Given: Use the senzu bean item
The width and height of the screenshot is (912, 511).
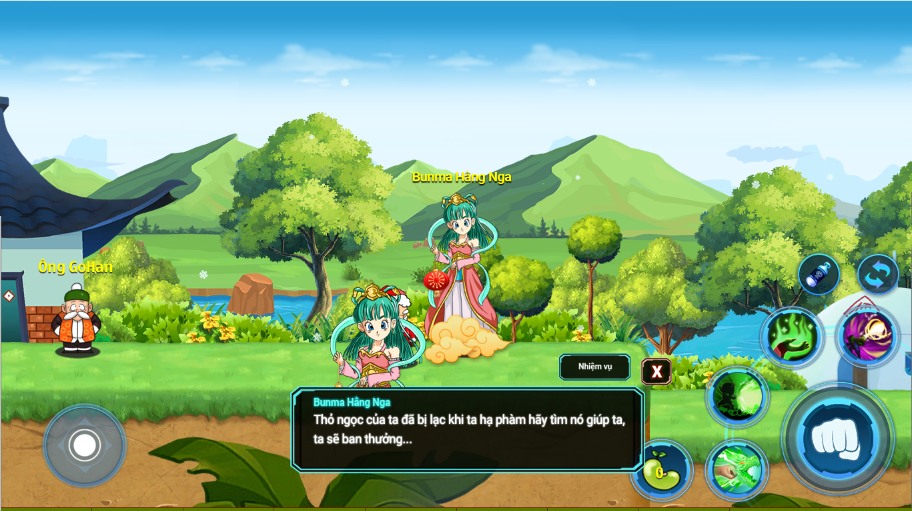Looking at the screenshot, I should (x=661, y=471).
